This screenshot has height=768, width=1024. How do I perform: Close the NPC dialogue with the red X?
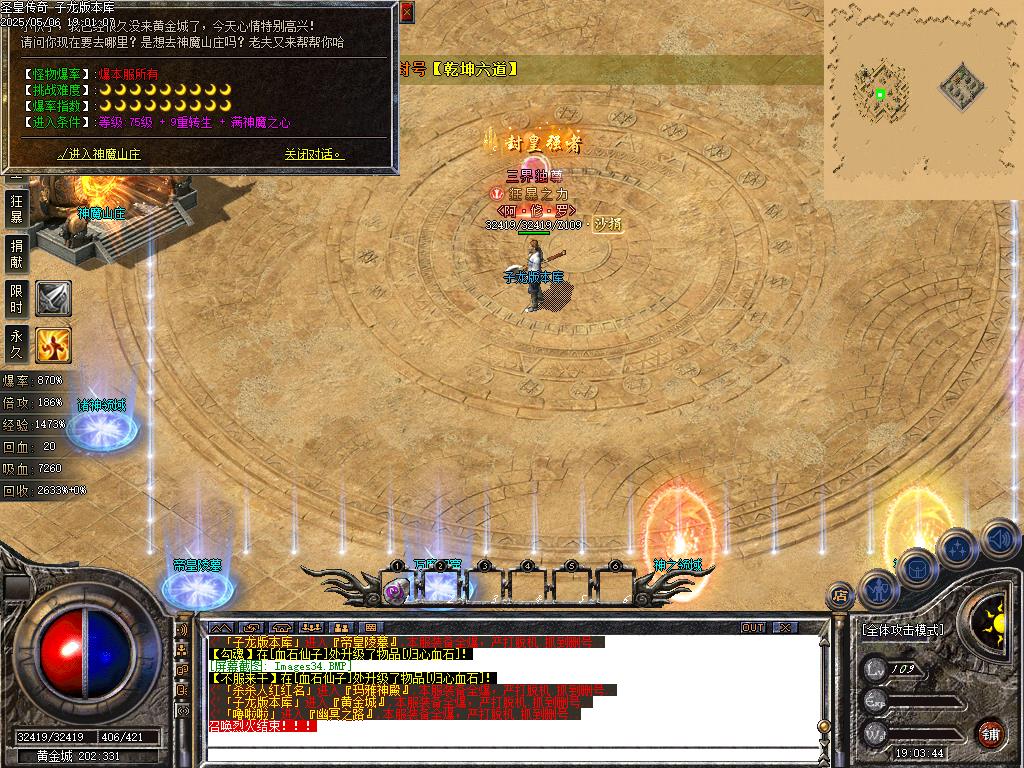click(x=406, y=12)
